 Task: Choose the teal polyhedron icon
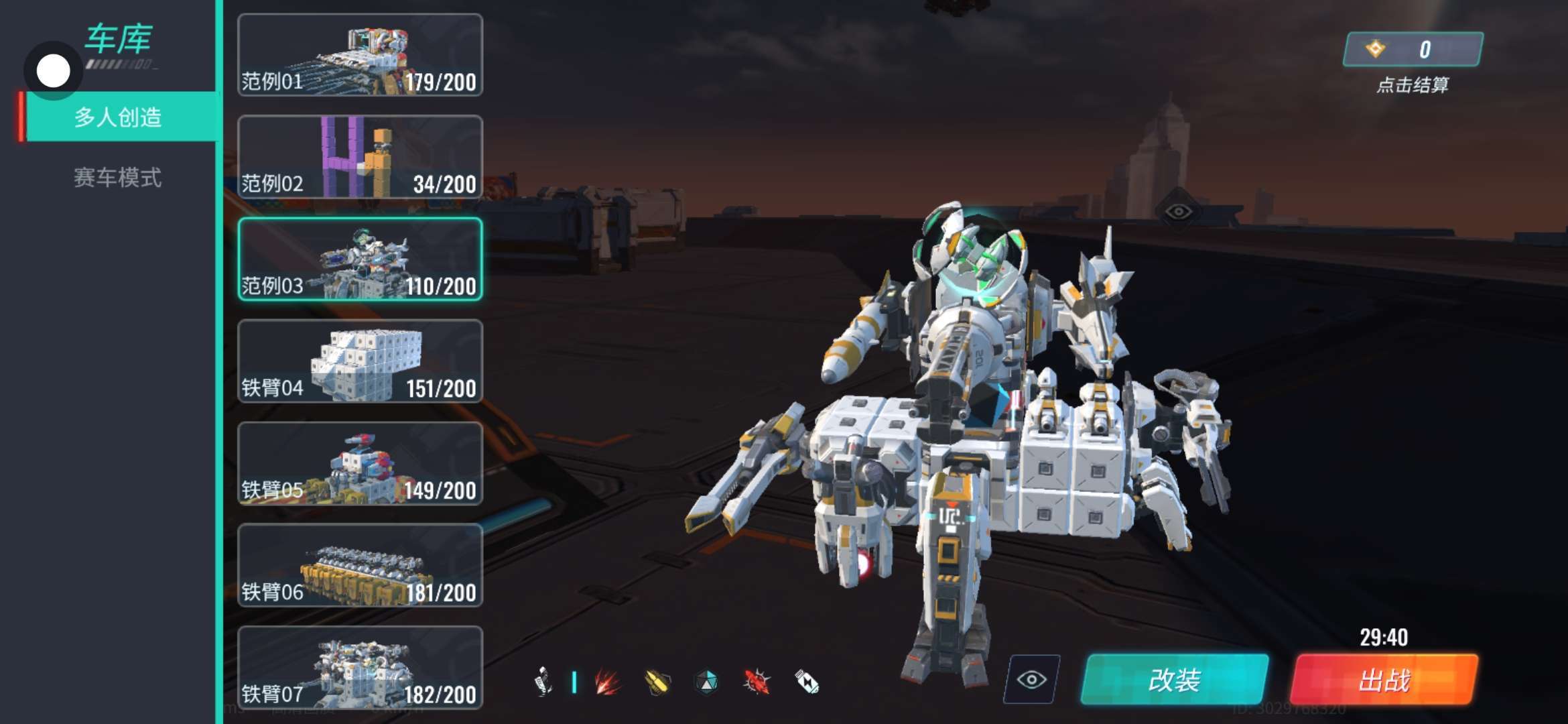(706, 682)
